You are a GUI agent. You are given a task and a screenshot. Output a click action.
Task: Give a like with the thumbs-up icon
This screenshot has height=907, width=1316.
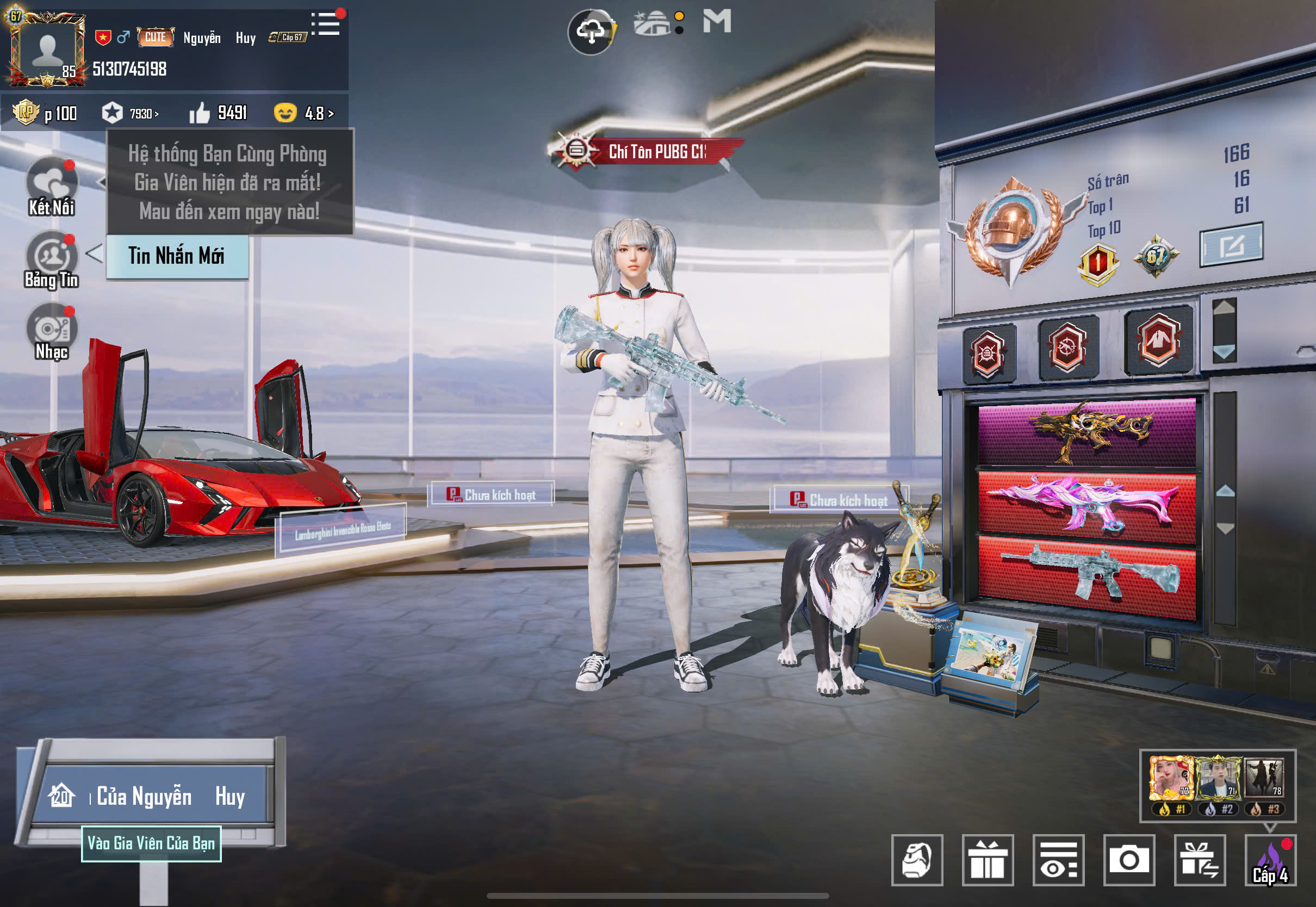click(x=200, y=113)
